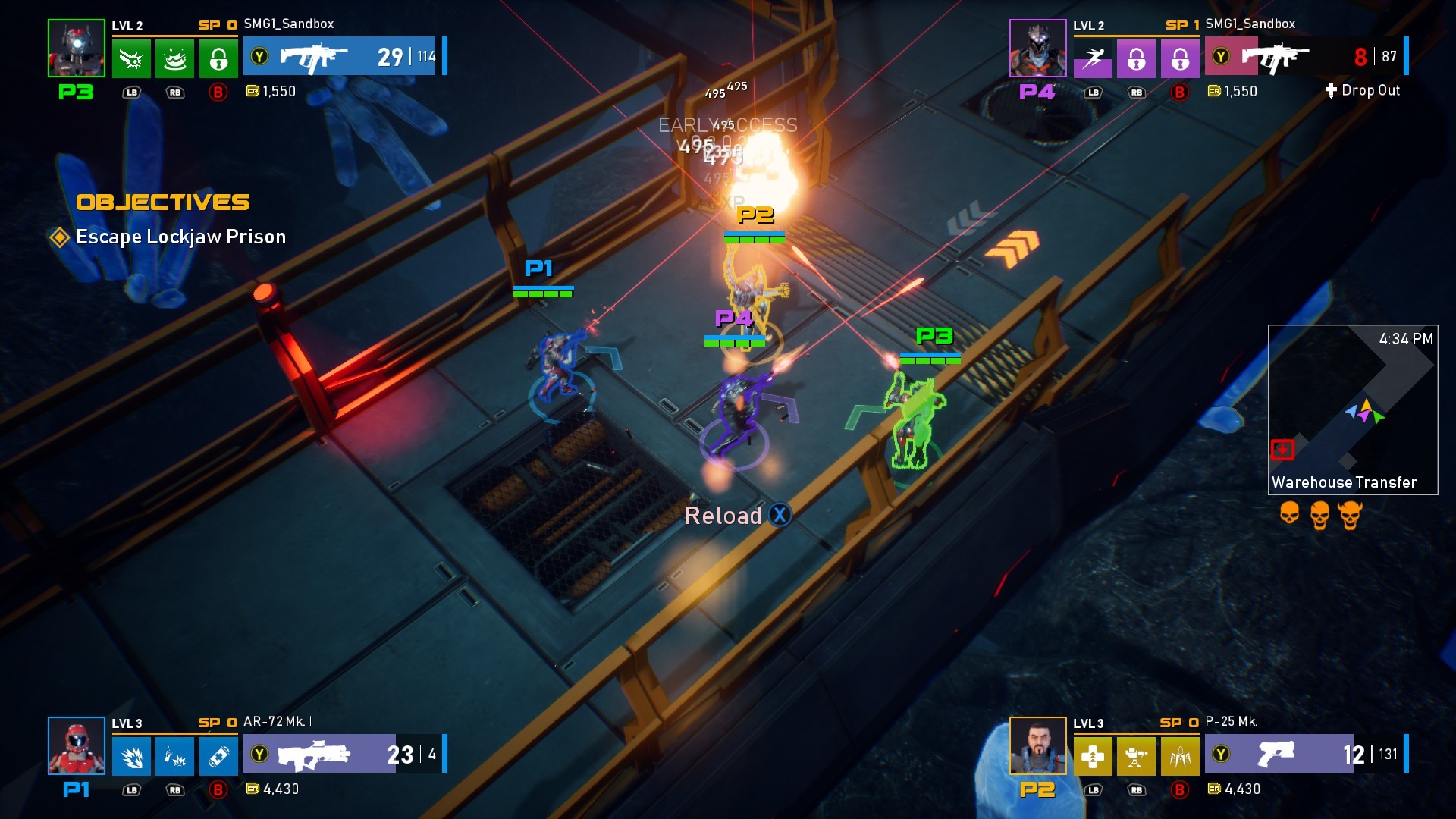
Task: Open the Warehouse Transfer minimap
Action: (x=1352, y=409)
